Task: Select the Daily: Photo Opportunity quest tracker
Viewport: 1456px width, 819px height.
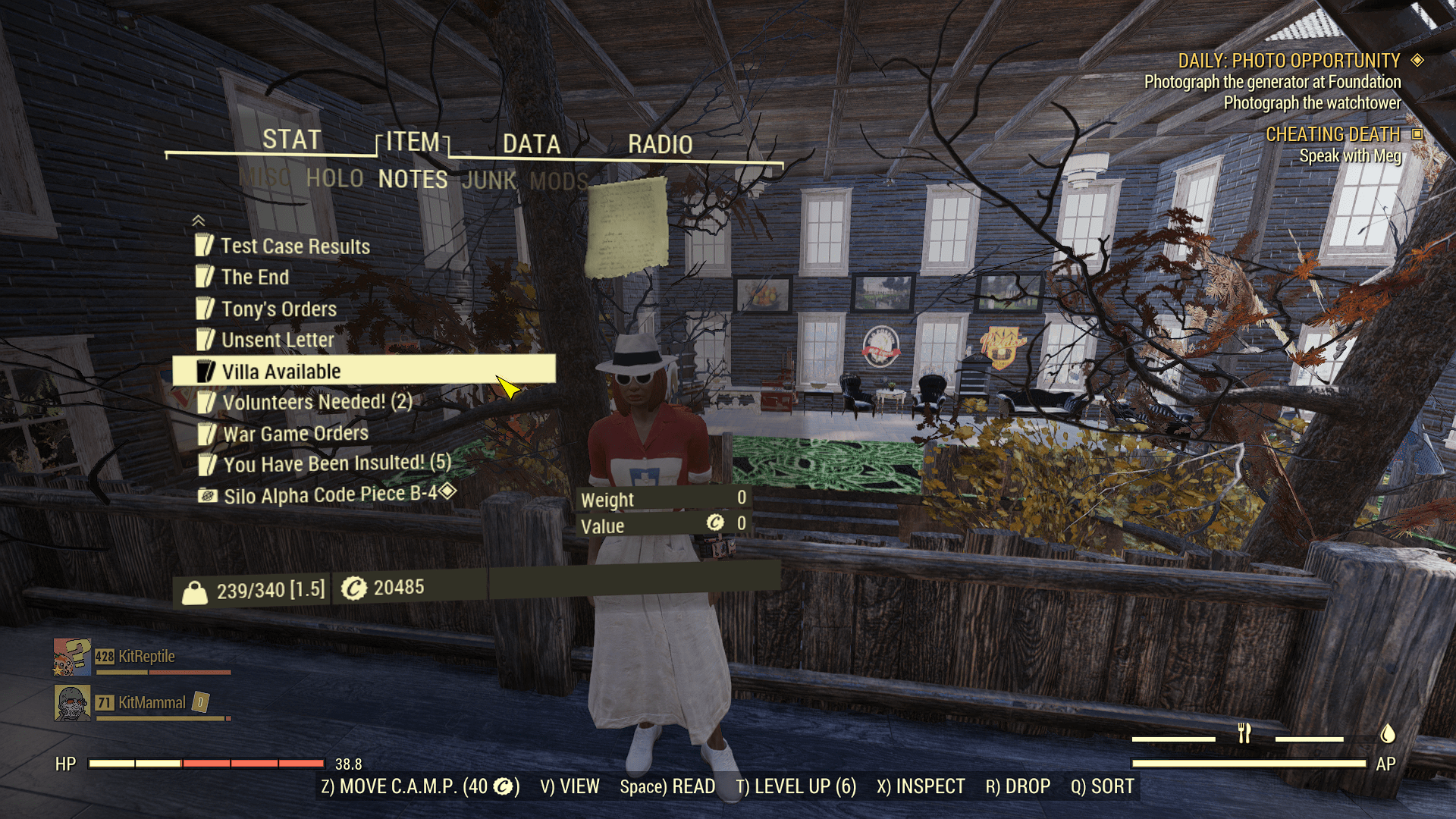Action: (1288, 61)
